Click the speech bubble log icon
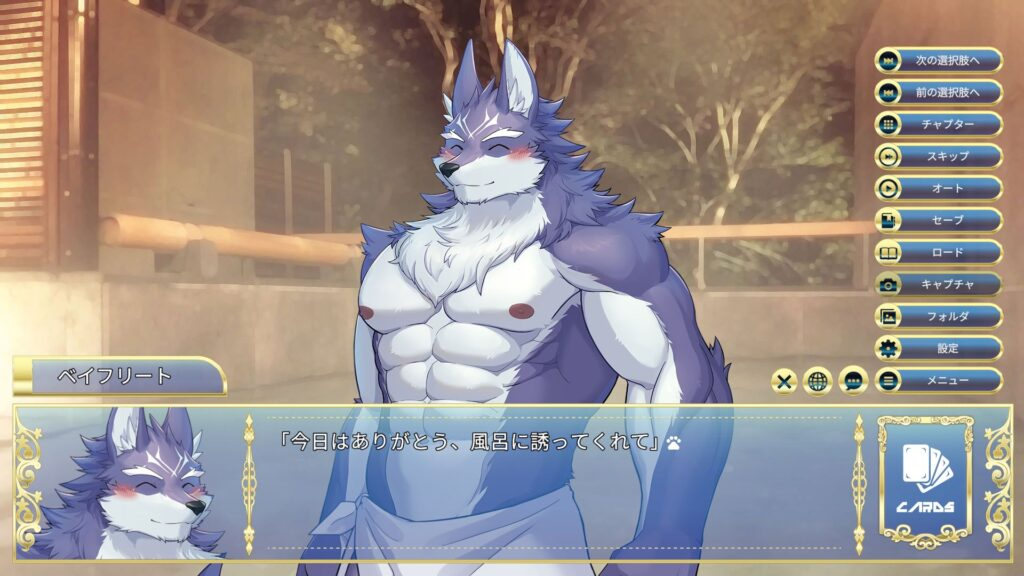 [x=853, y=381]
